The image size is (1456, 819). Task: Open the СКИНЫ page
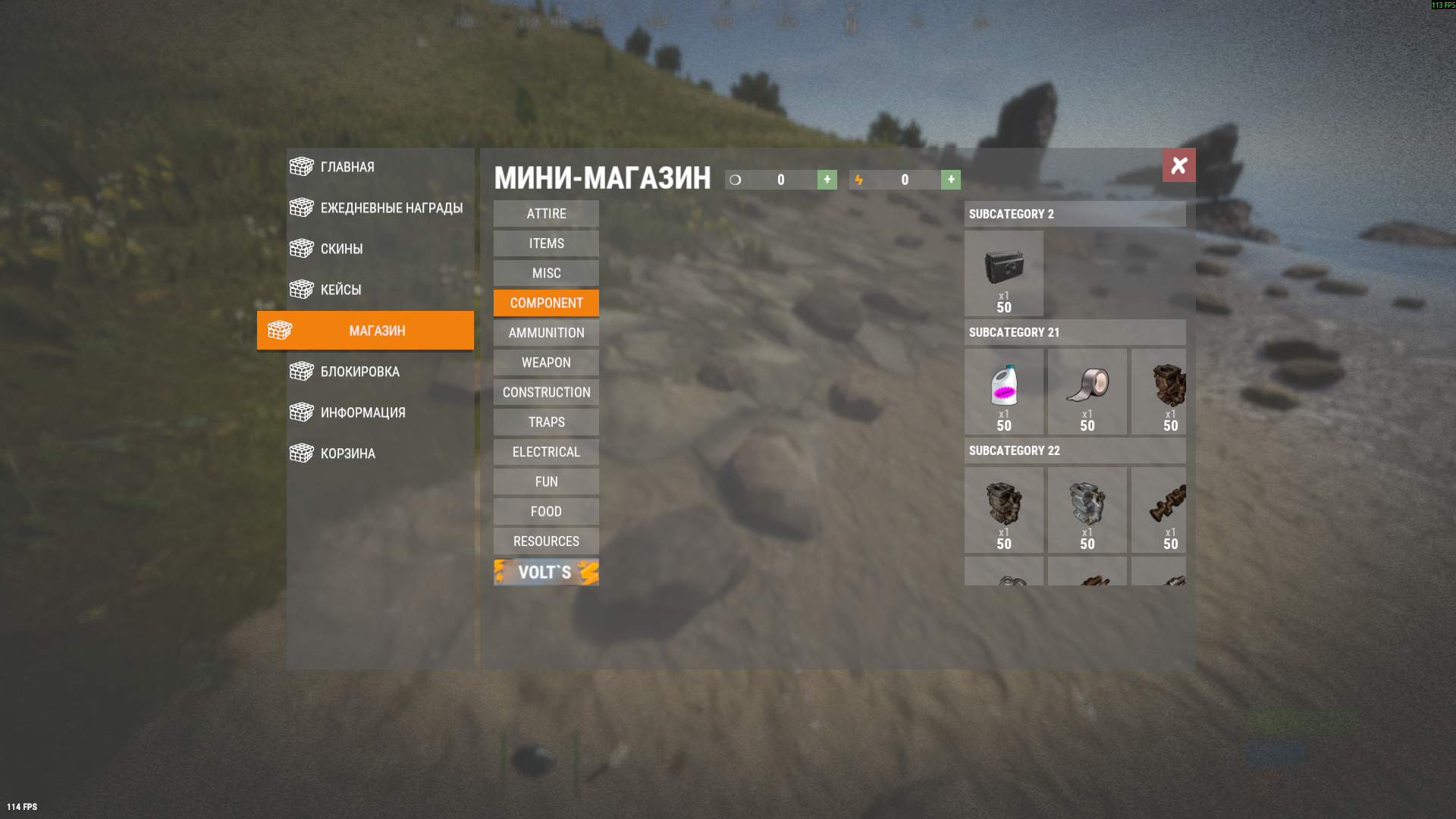(341, 249)
